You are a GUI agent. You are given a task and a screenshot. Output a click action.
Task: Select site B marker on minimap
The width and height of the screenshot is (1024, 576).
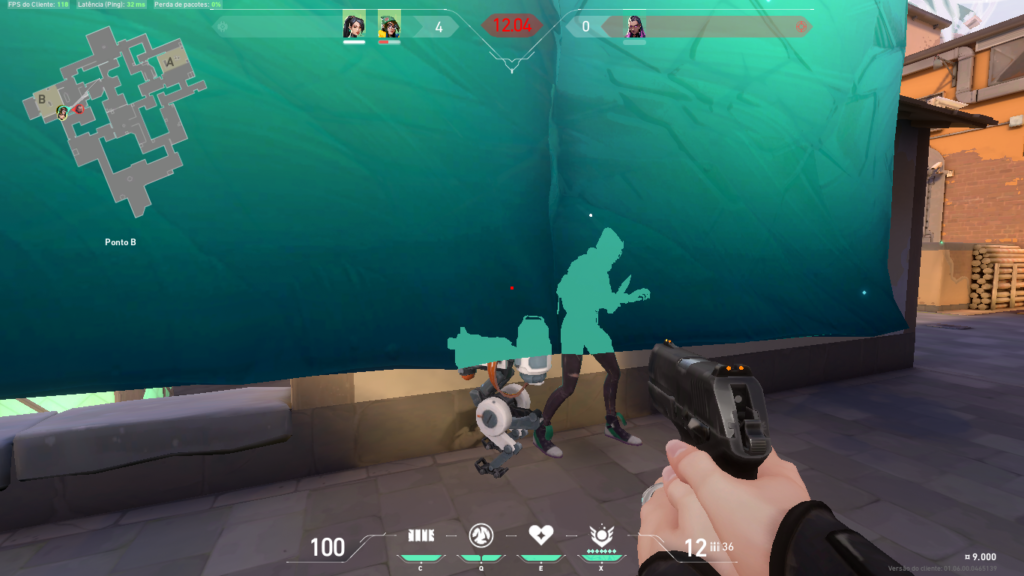click(x=42, y=99)
